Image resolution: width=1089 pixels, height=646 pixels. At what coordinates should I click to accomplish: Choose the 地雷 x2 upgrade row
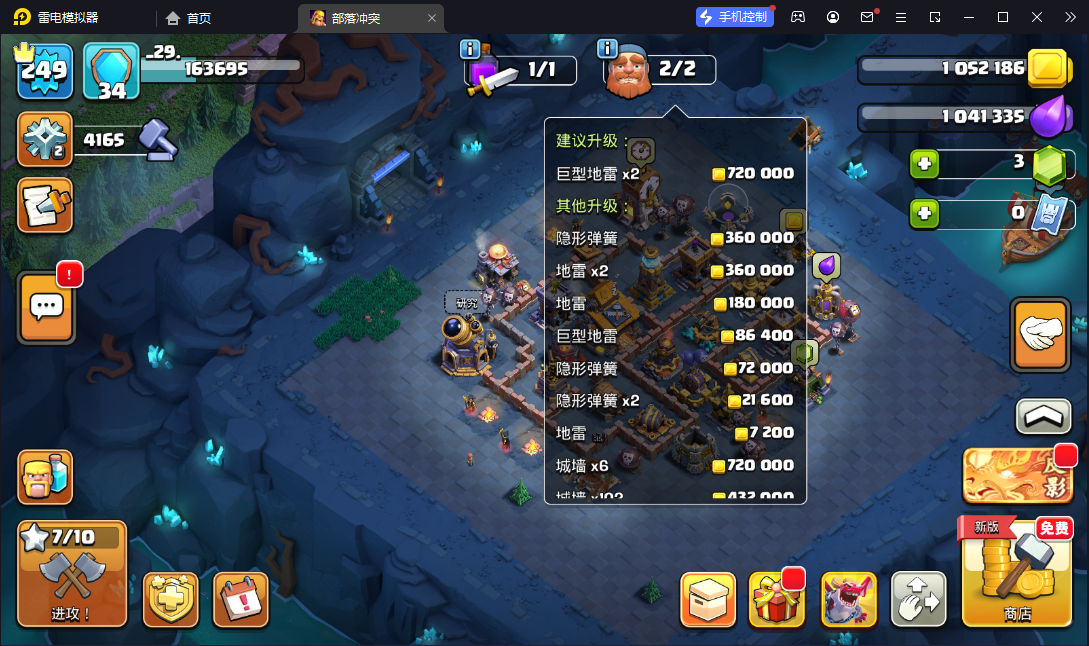[x=675, y=271]
